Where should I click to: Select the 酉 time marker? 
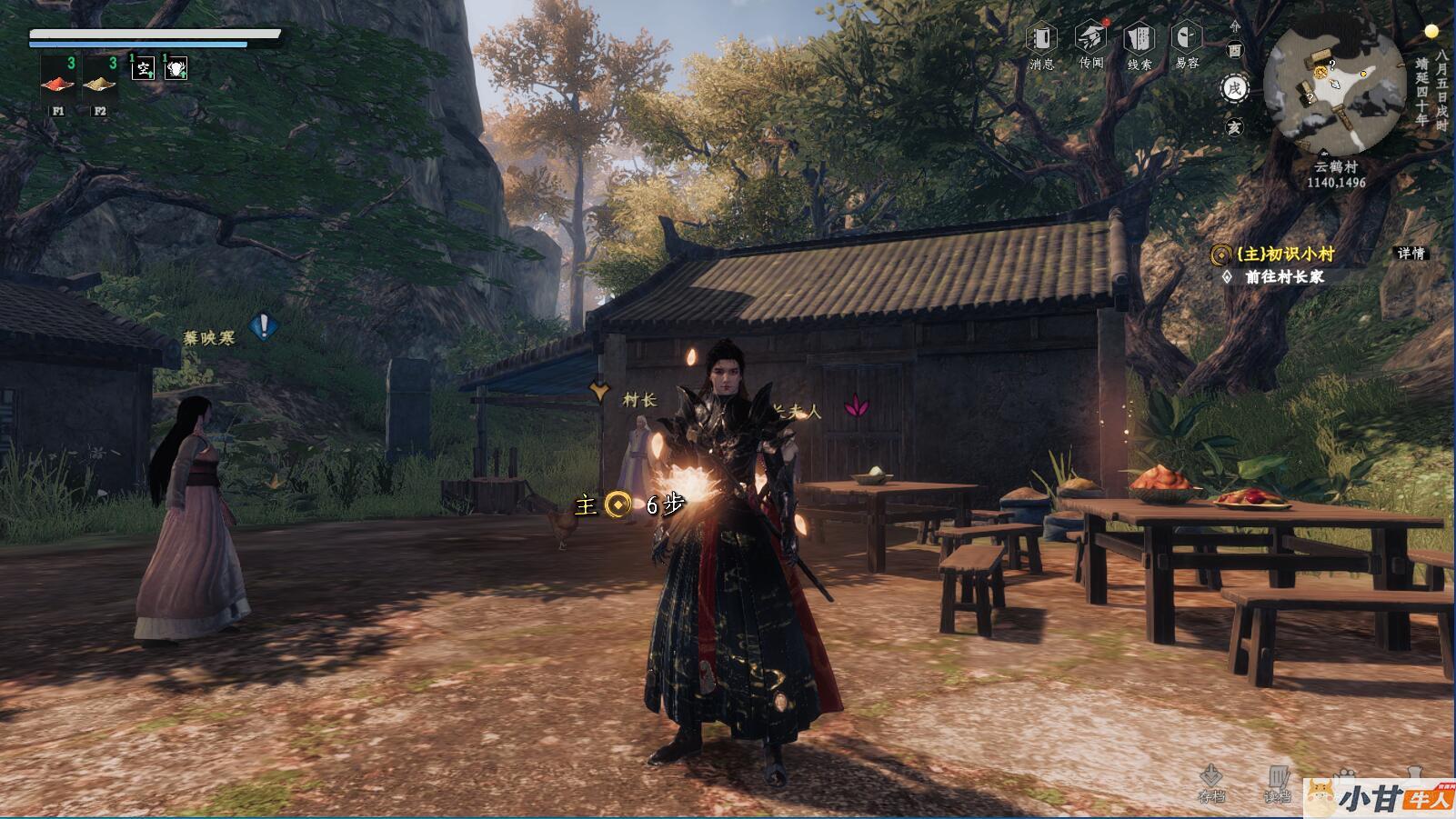[x=1234, y=51]
